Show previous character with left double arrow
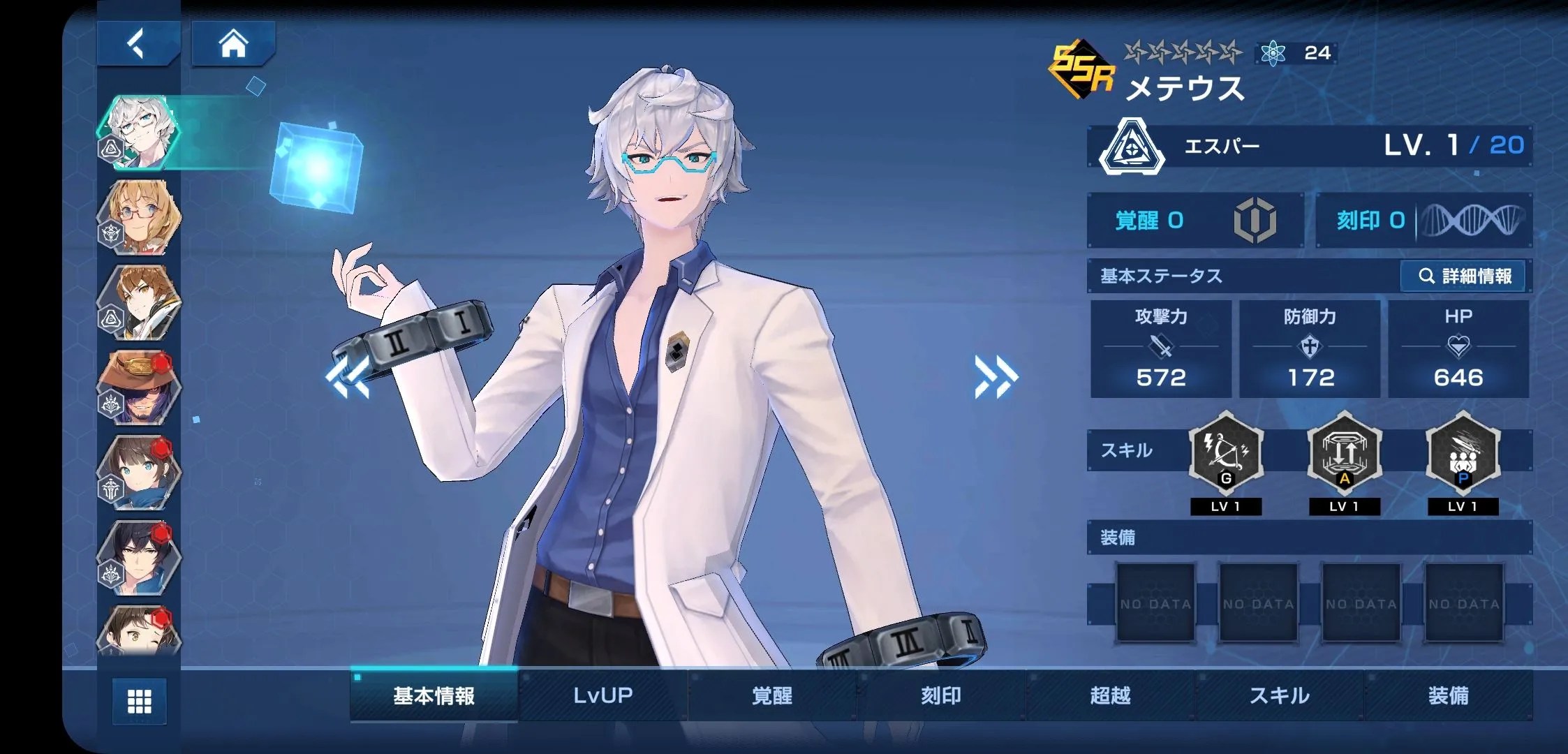The image size is (1568, 754). point(347,377)
